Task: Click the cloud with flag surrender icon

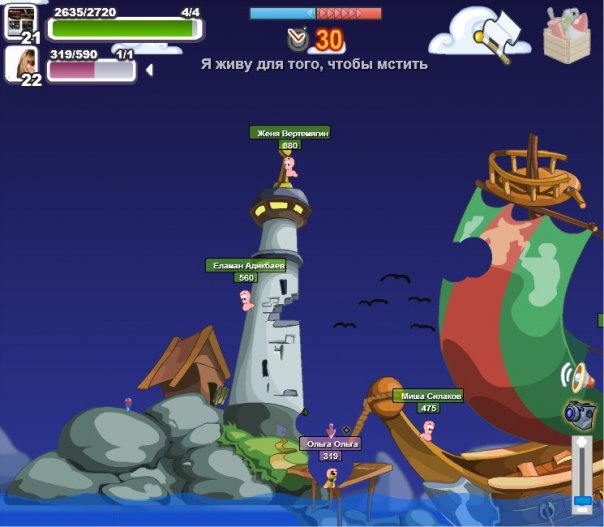Action: (480, 31)
